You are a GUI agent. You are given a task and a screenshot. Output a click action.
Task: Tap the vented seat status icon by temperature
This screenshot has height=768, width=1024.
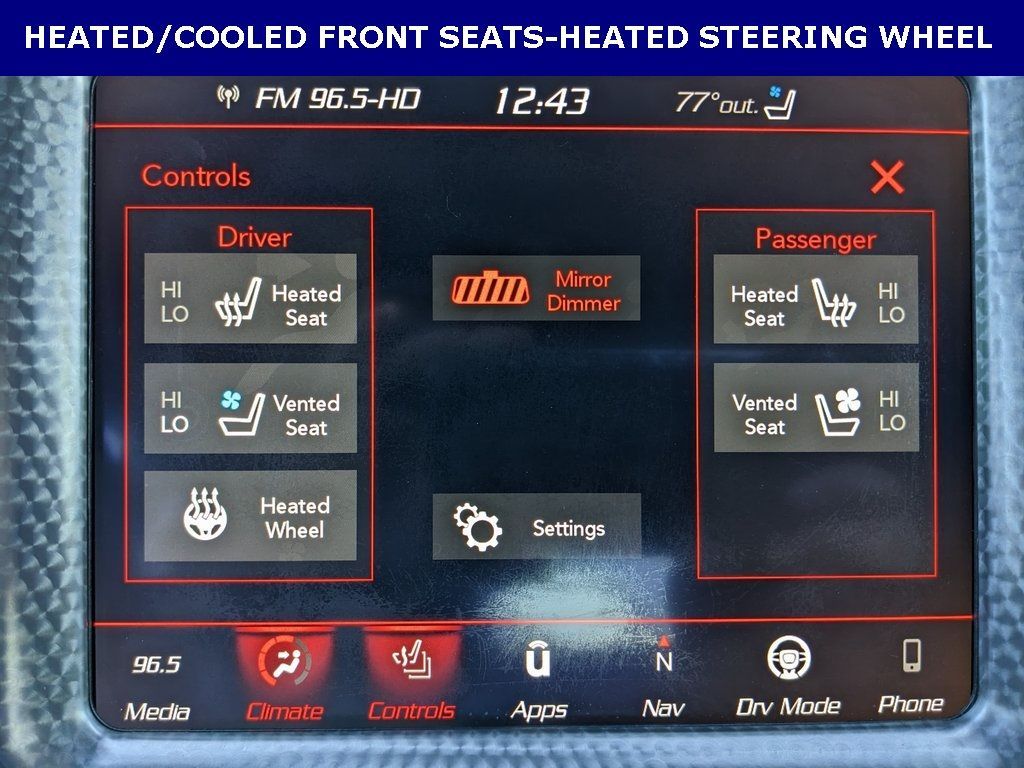(x=781, y=101)
